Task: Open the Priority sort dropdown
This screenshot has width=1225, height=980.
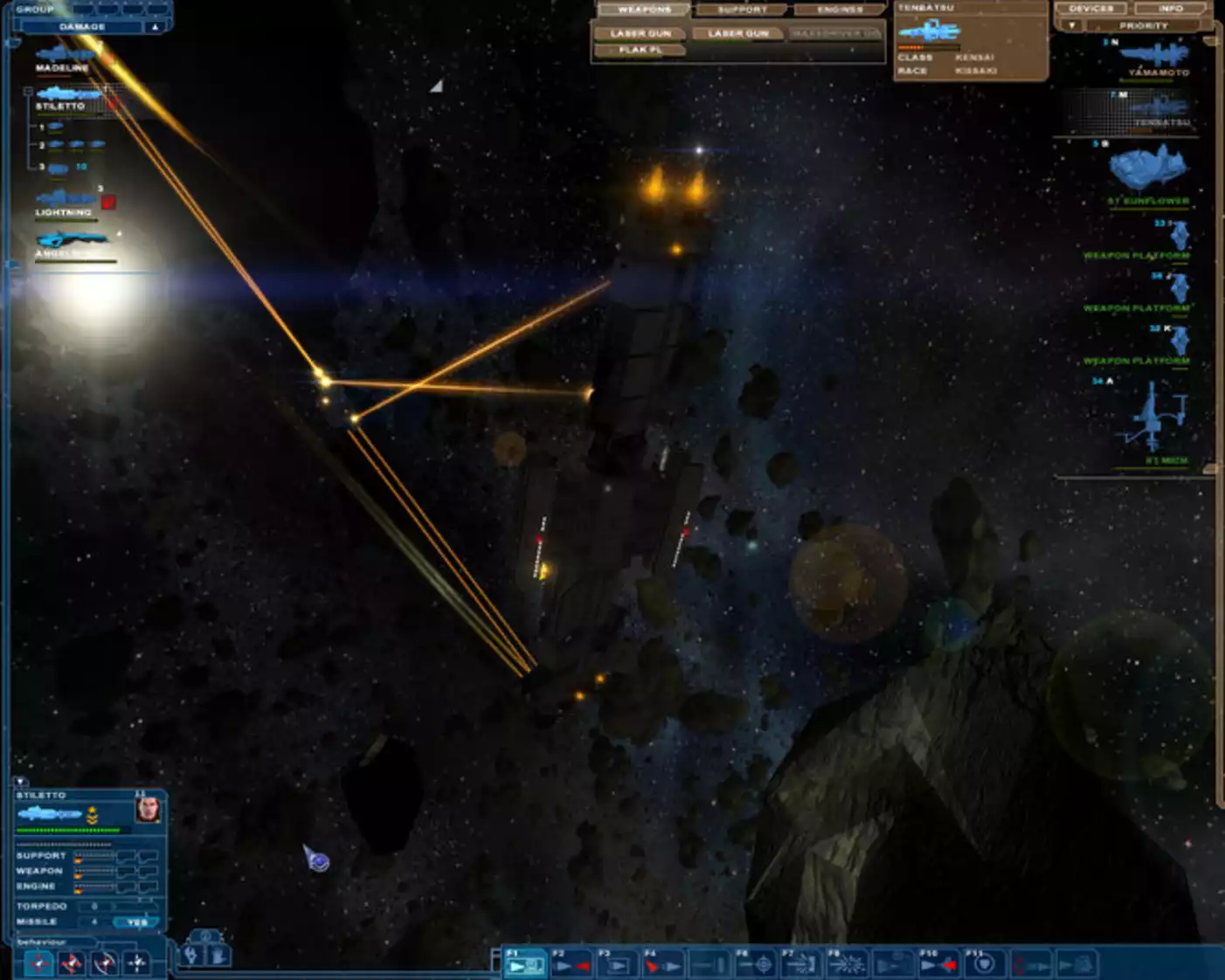Action: (x=1072, y=26)
